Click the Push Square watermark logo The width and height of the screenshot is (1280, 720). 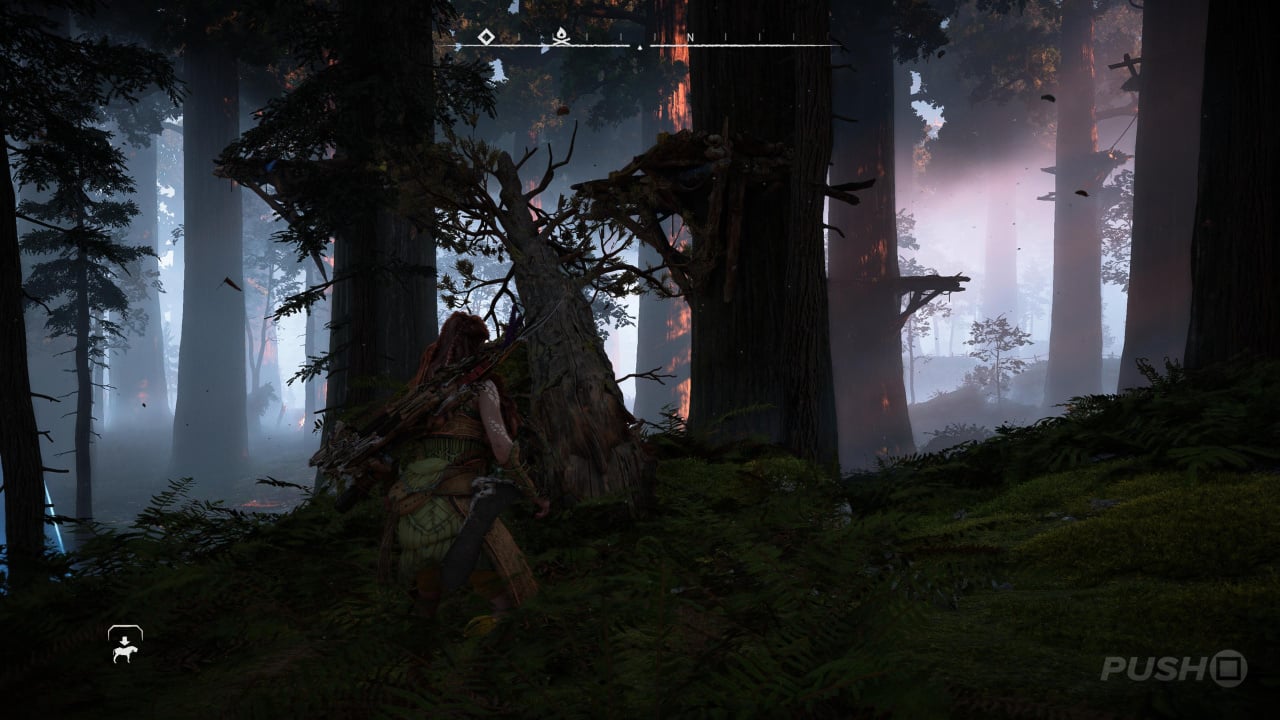1173,668
